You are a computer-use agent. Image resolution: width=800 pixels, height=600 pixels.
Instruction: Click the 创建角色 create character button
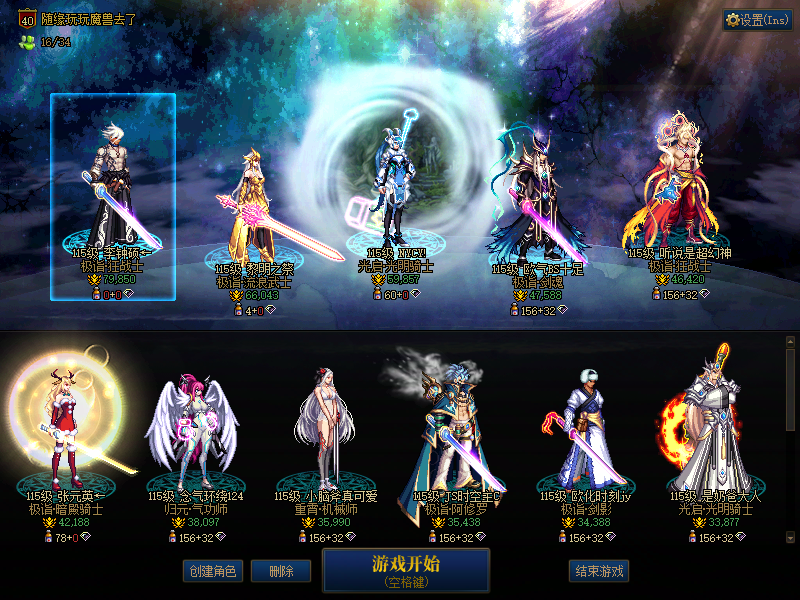[211, 571]
